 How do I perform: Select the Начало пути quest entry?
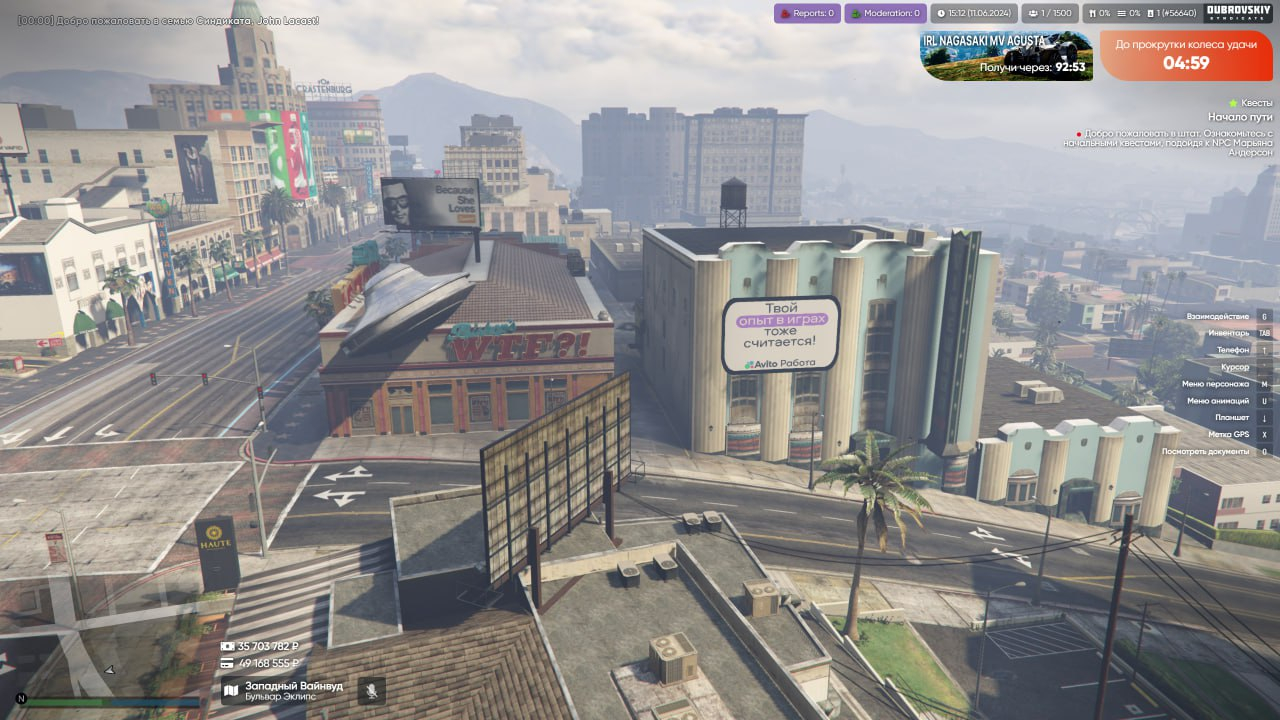pos(1240,117)
